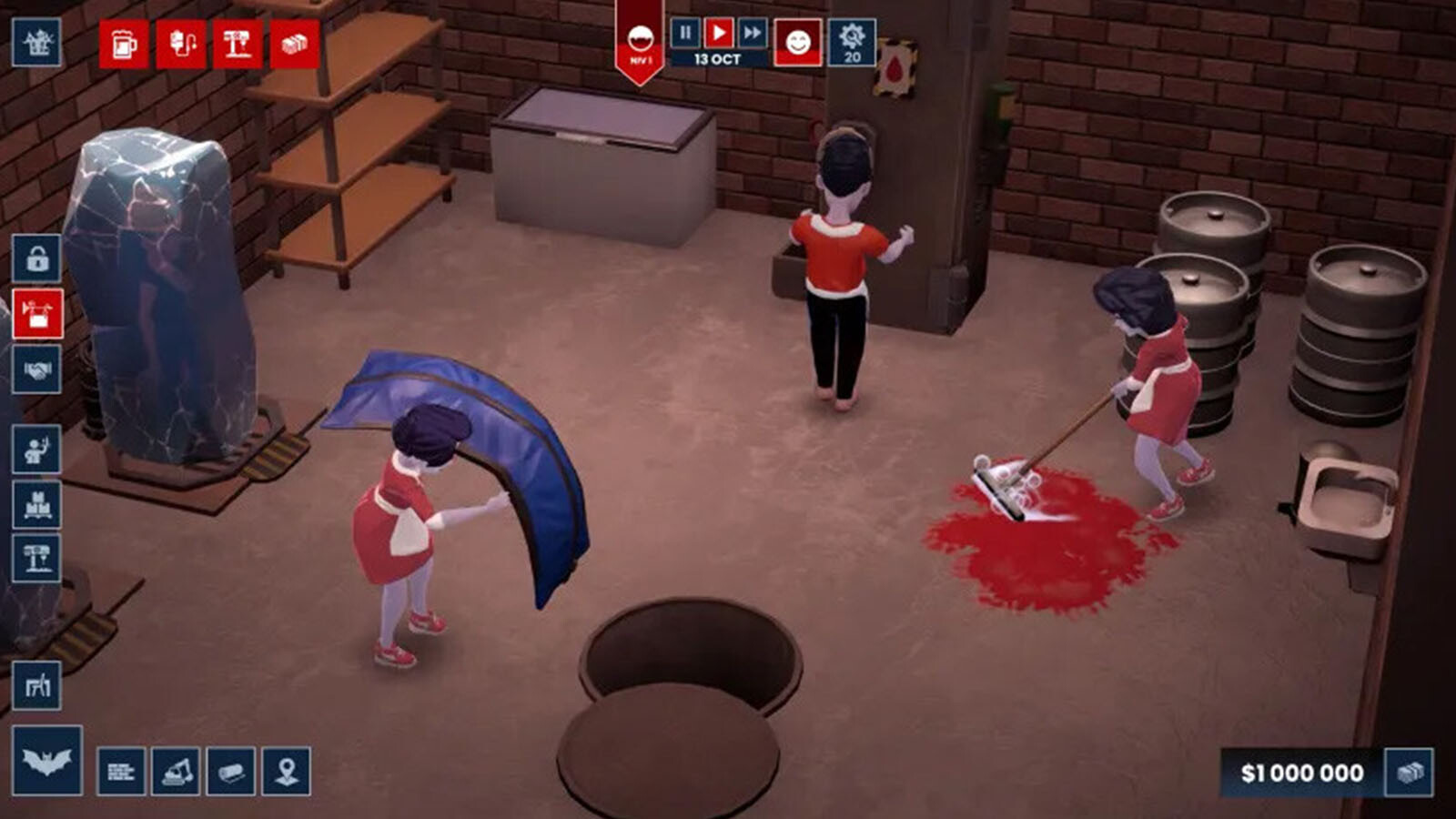Open the large bat icon menu
The width and height of the screenshot is (1456, 819).
(x=47, y=761)
